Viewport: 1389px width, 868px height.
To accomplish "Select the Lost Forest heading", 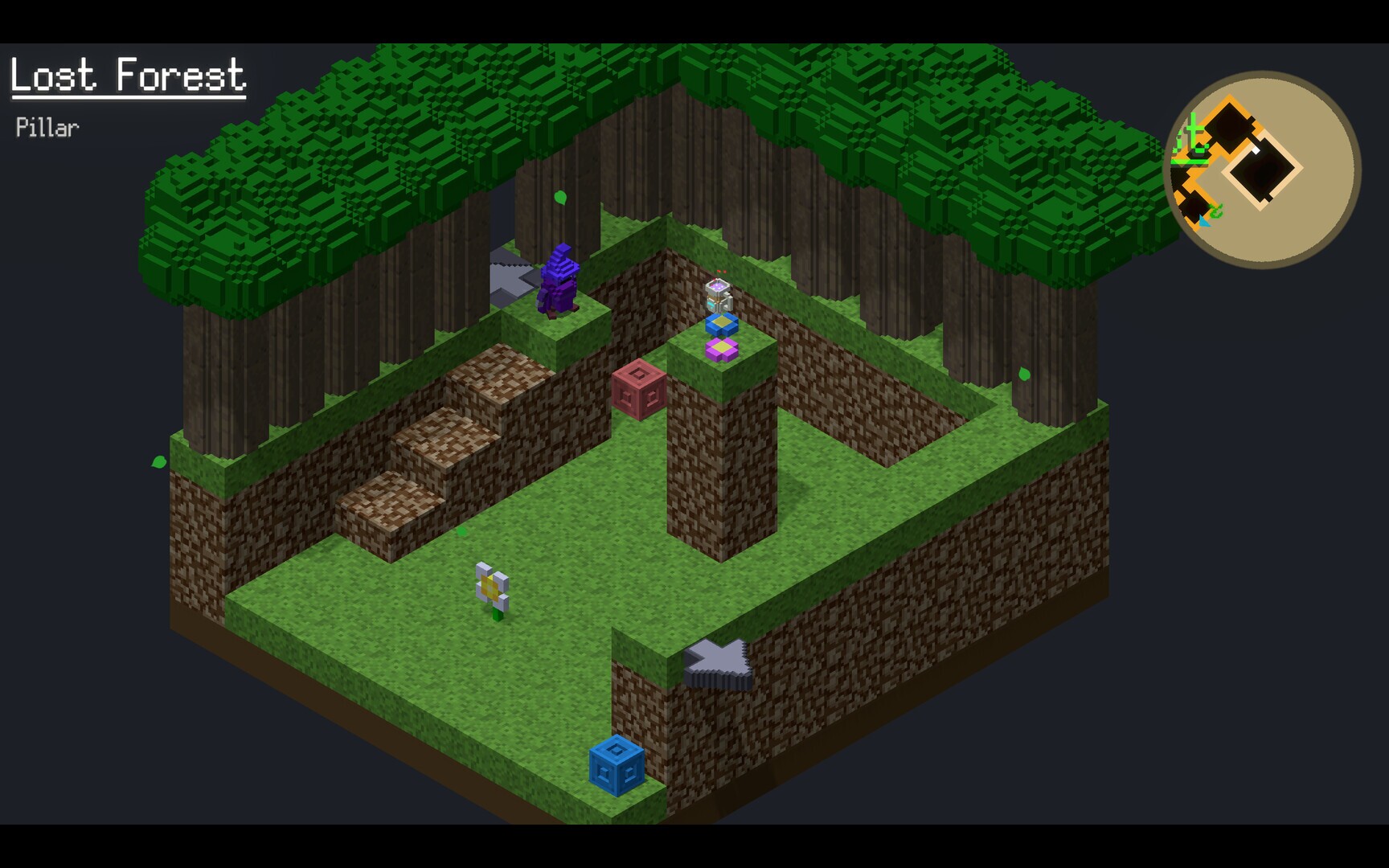I will point(127,76).
